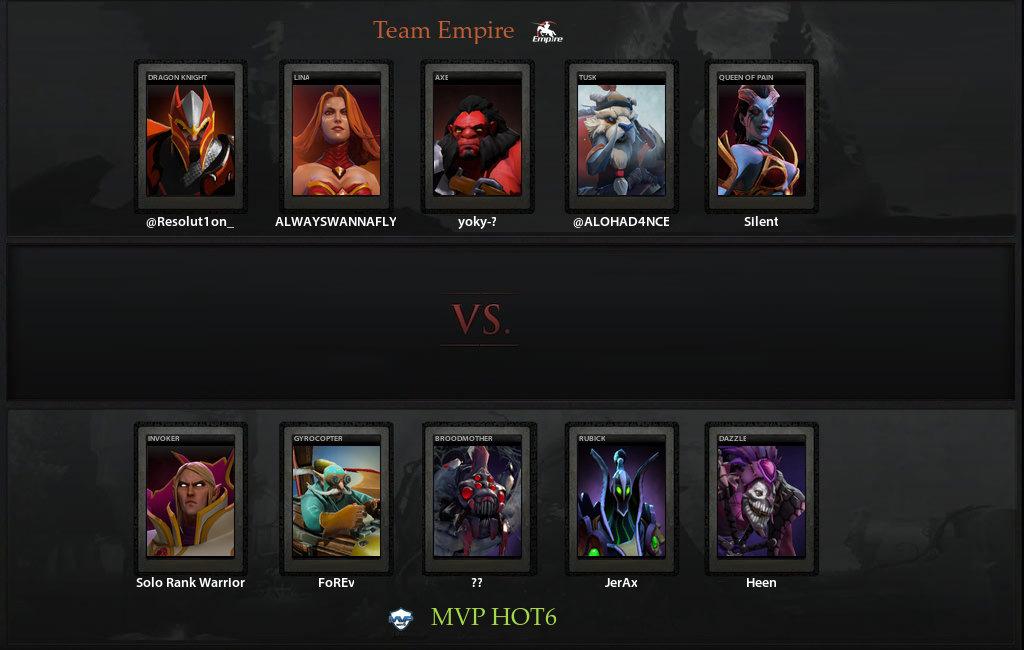The height and width of the screenshot is (650, 1024).
Task: Select player name FoREv
Action: tap(336, 583)
